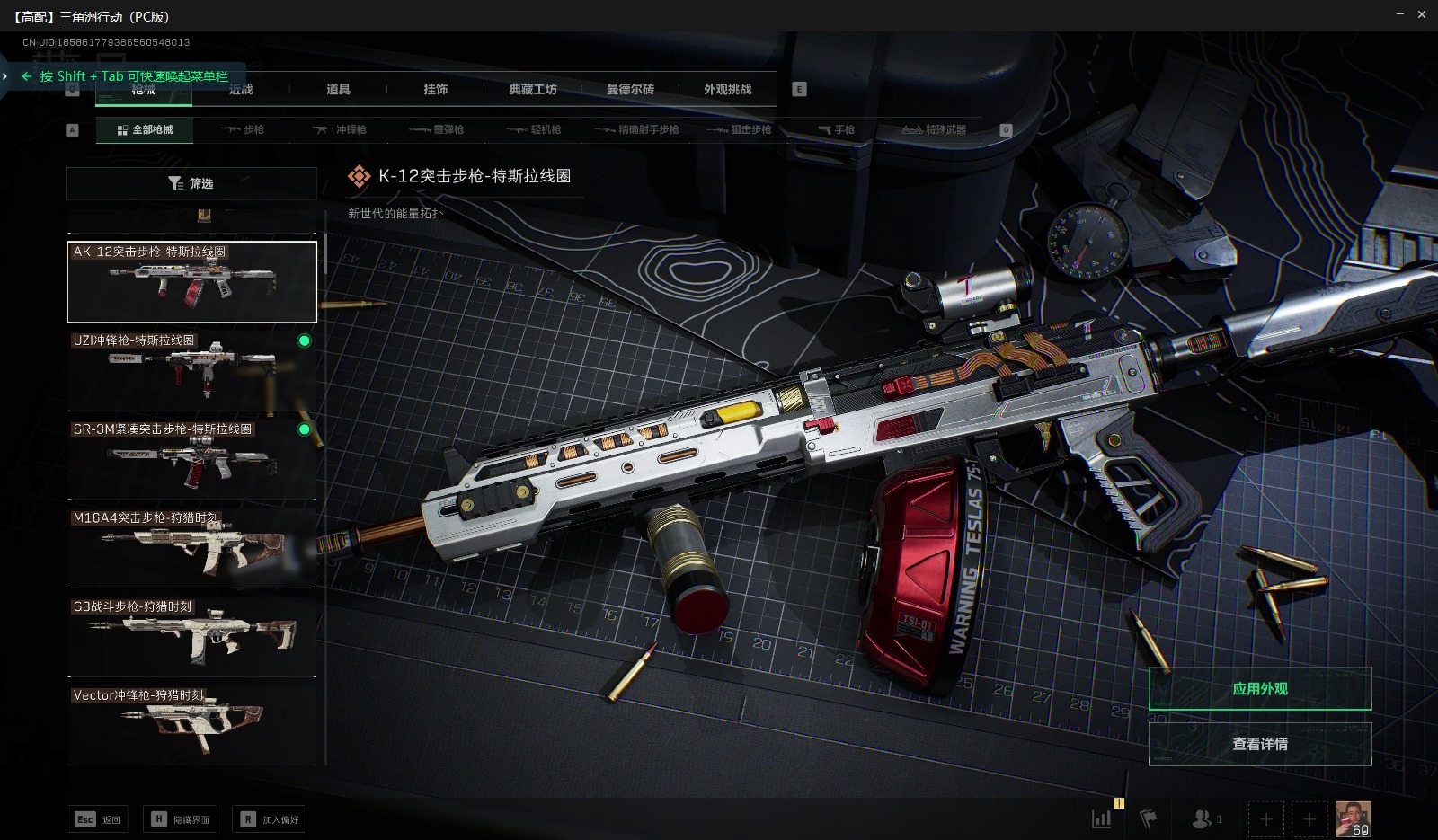Open 查看详情 to view skin details
This screenshot has height=840, width=1438.
click(x=1259, y=744)
